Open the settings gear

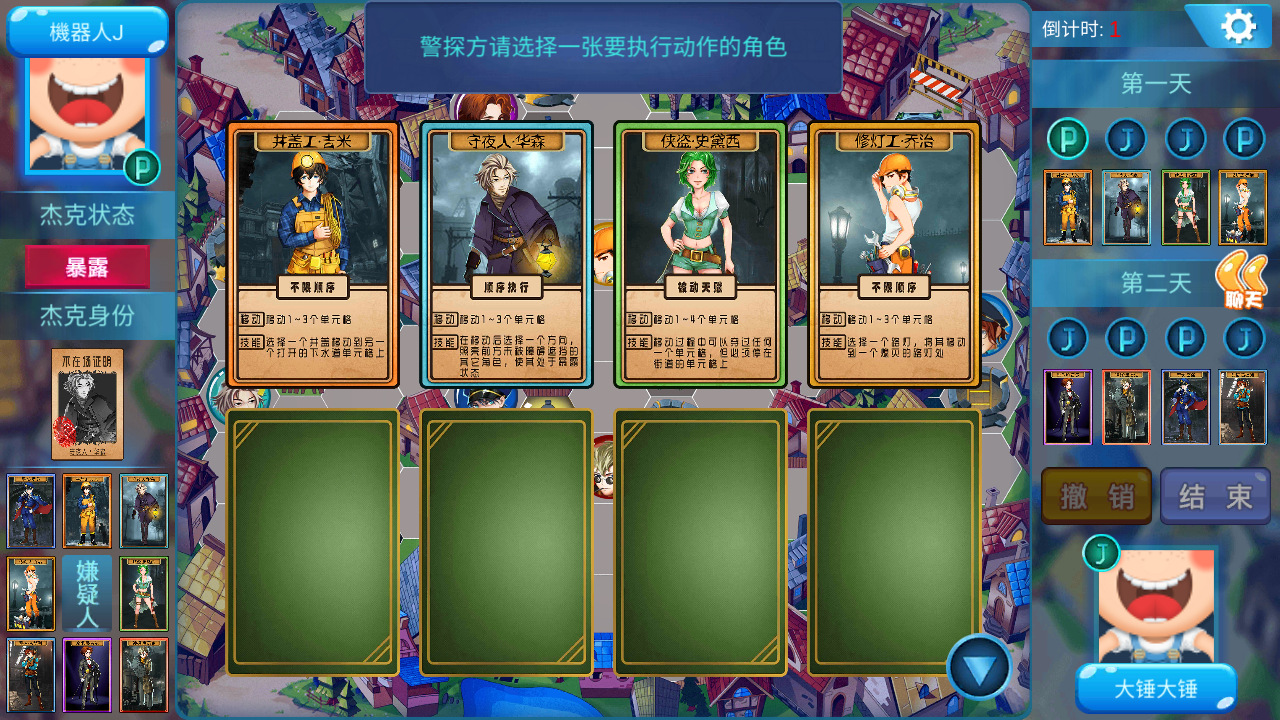pyautogui.click(x=1238, y=25)
